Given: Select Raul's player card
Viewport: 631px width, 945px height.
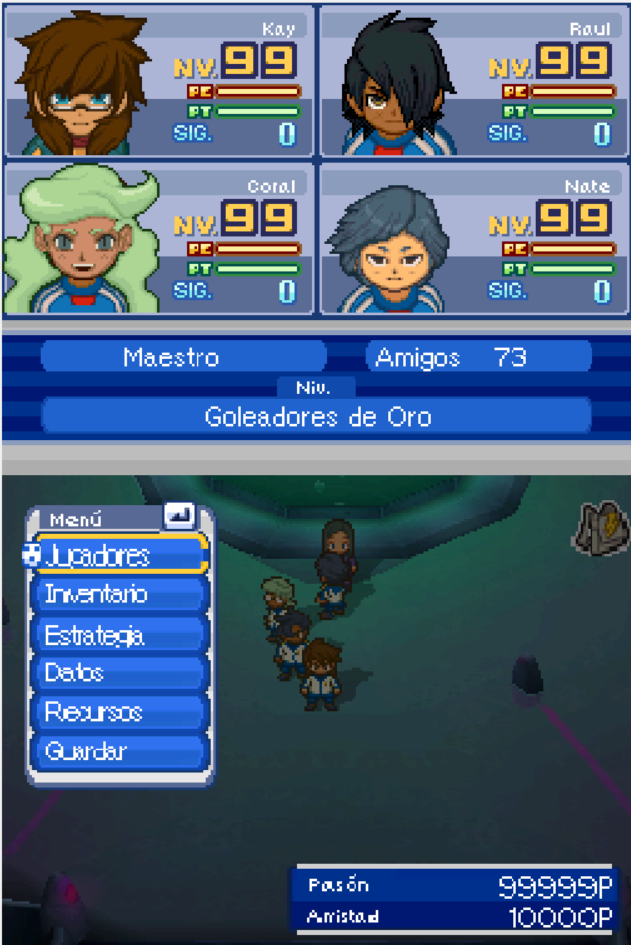Looking at the screenshot, I should [x=473, y=82].
